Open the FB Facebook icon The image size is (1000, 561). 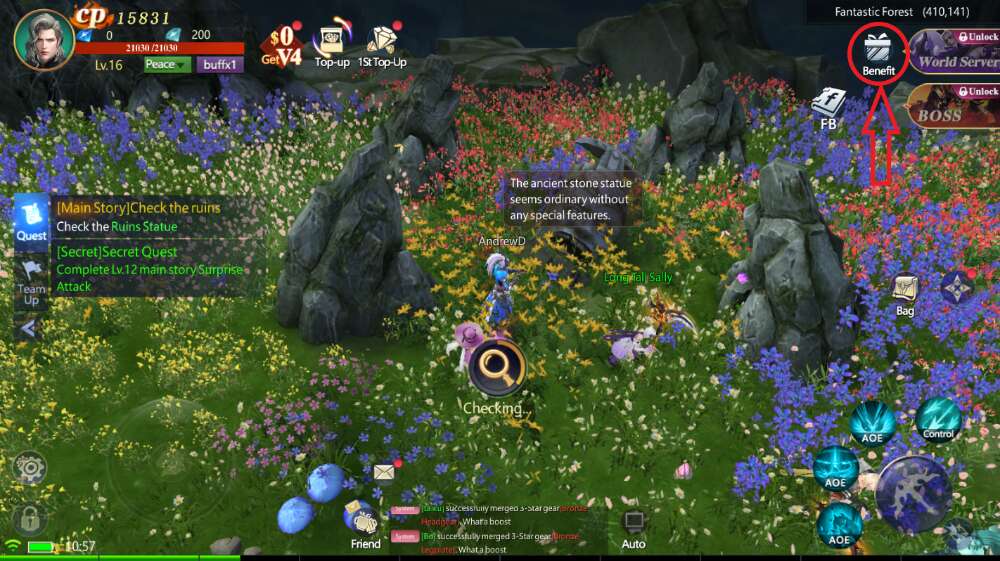tap(828, 109)
